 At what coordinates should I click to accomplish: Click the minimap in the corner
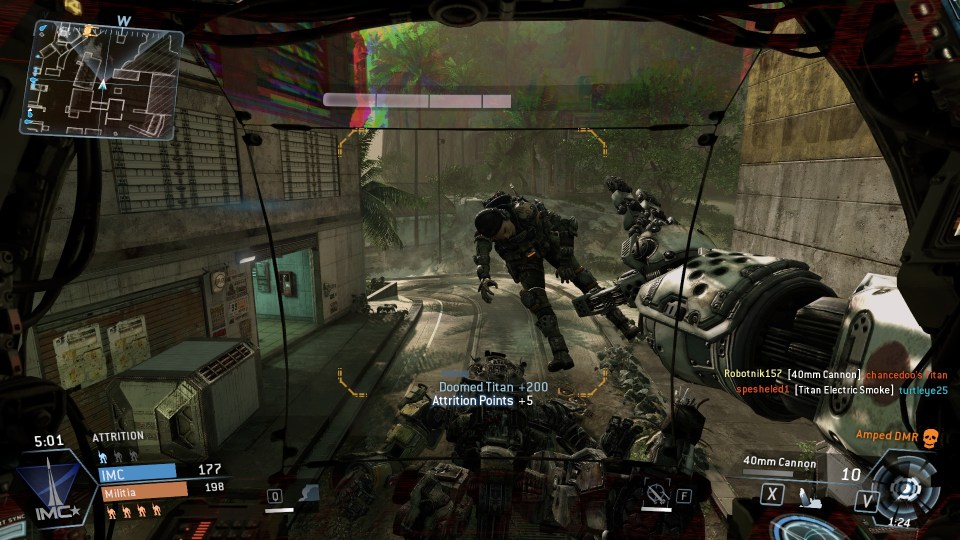click(x=101, y=82)
